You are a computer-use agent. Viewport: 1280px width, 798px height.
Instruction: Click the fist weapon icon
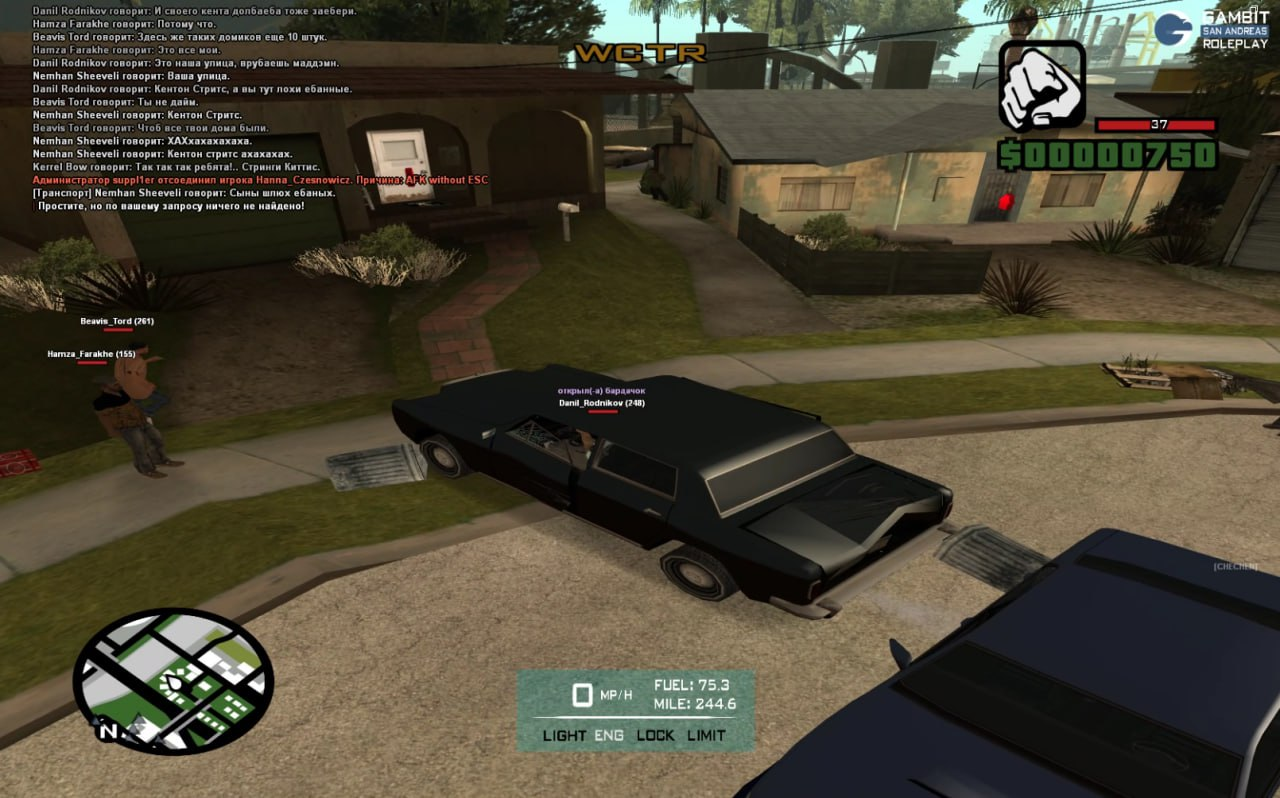[1041, 86]
